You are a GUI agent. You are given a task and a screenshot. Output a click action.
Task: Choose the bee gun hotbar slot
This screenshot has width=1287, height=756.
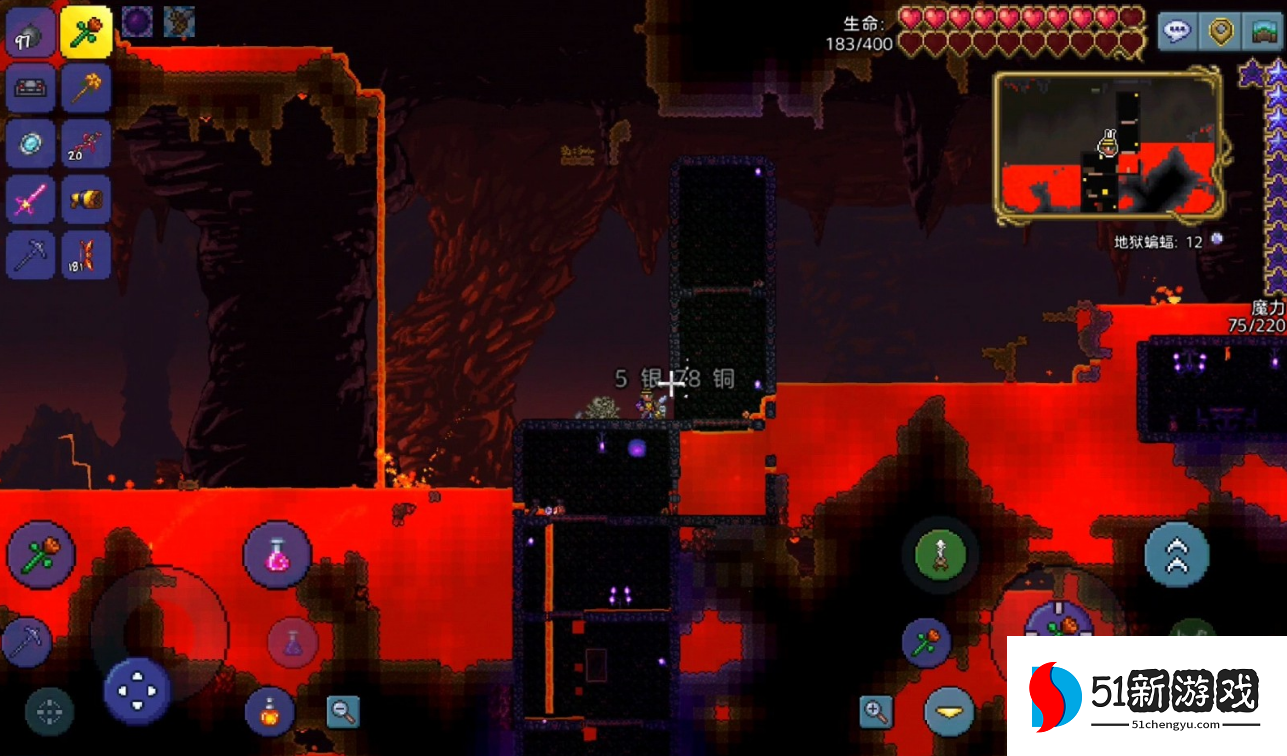[x=85, y=200]
